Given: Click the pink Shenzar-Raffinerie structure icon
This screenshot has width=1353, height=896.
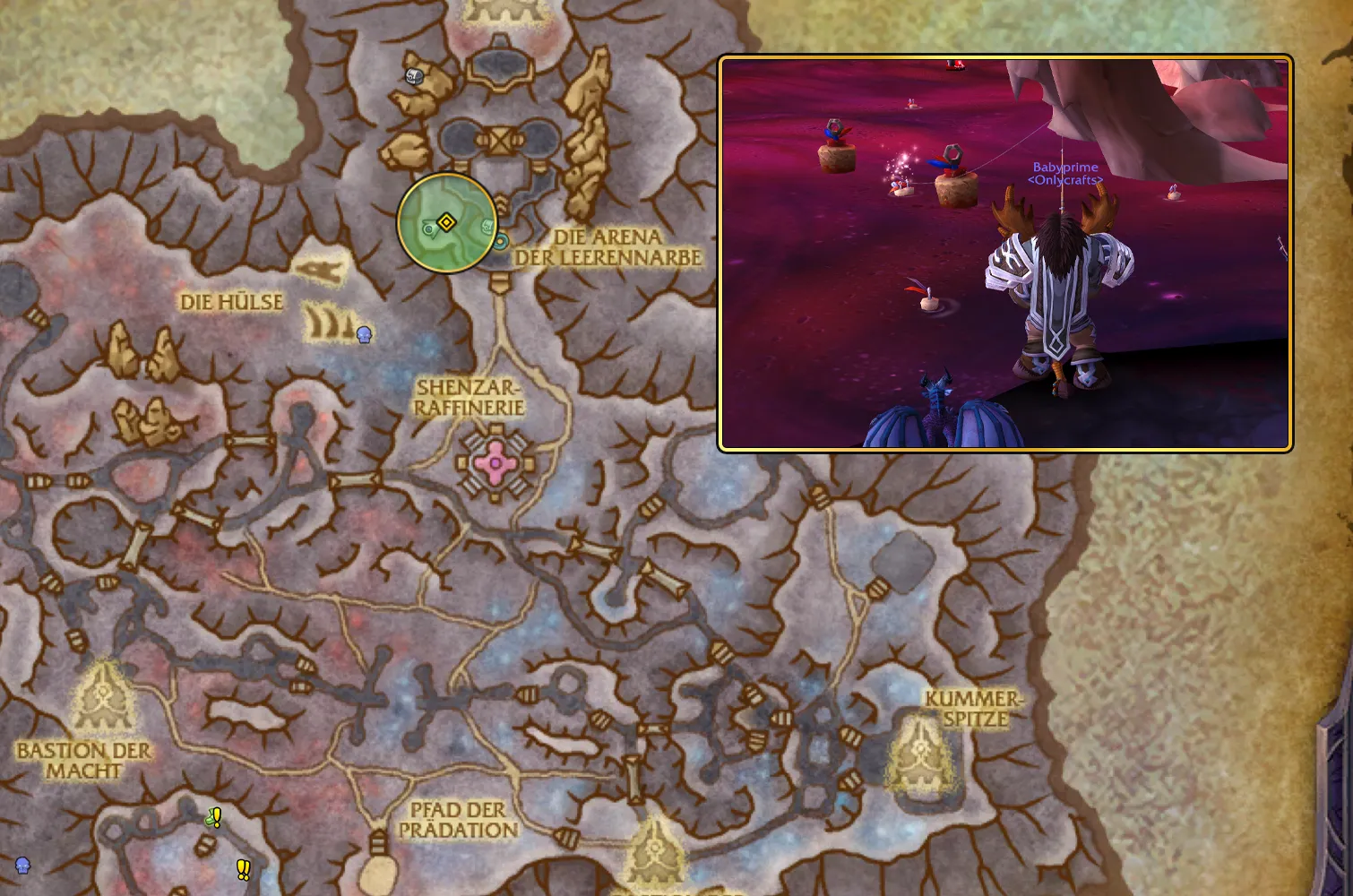Looking at the screenshot, I should pos(494,462).
